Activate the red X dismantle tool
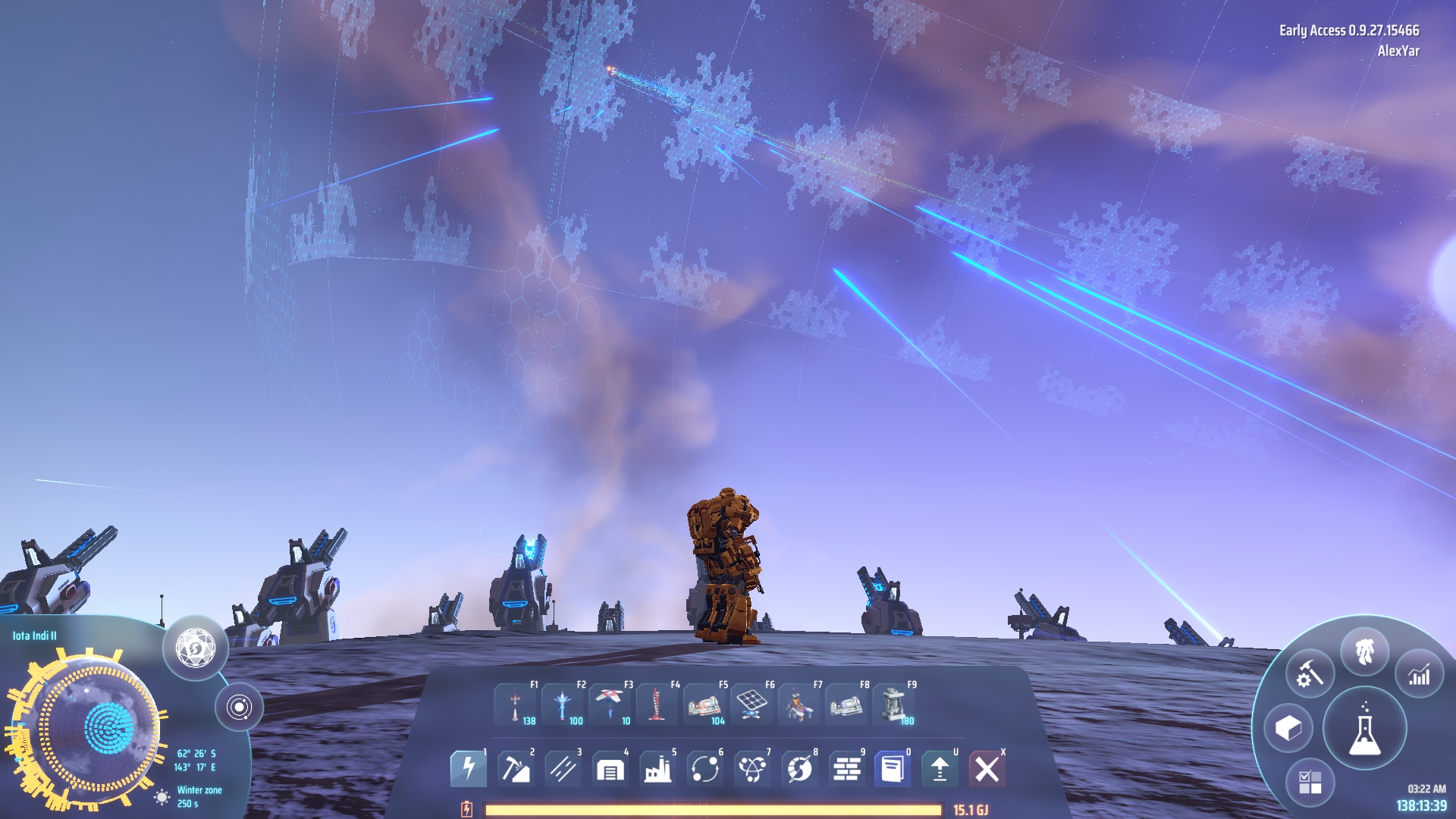The width and height of the screenshot is (1456, 819). coord(987,769)
